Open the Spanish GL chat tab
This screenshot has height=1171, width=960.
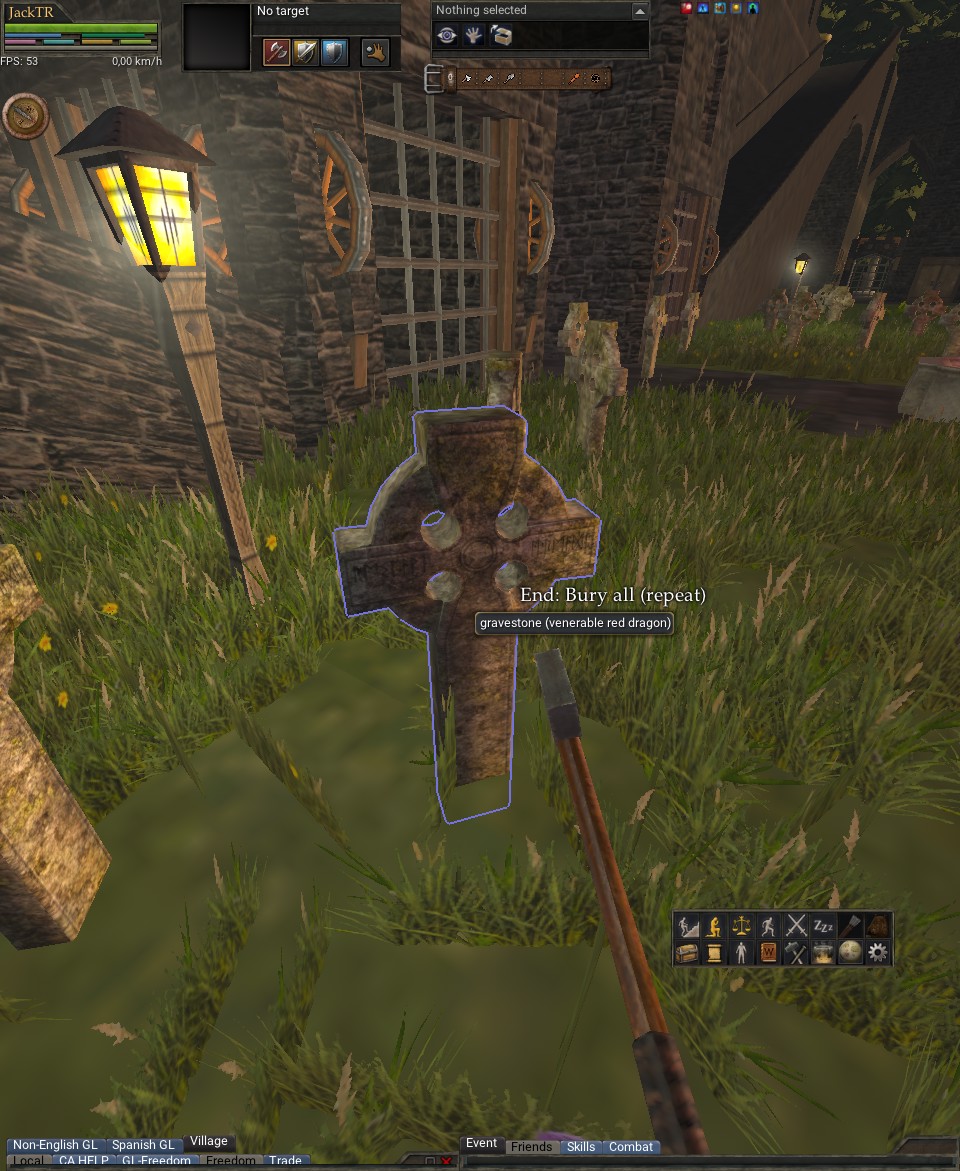click(x=143, y=1145)
